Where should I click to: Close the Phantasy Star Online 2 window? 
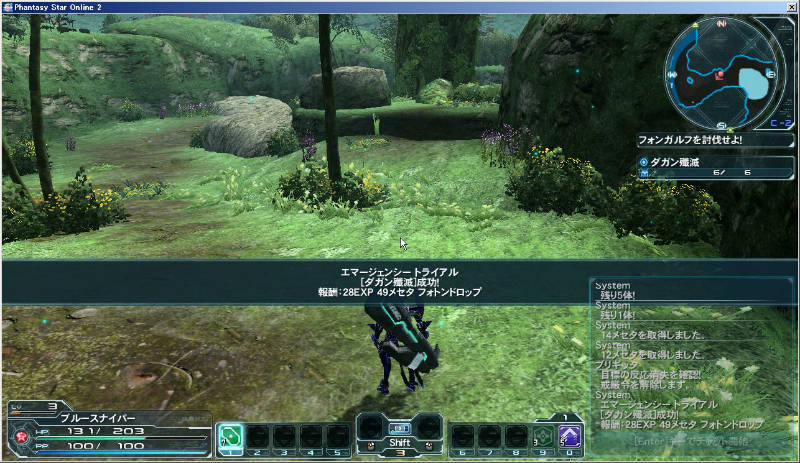point(789,6)
